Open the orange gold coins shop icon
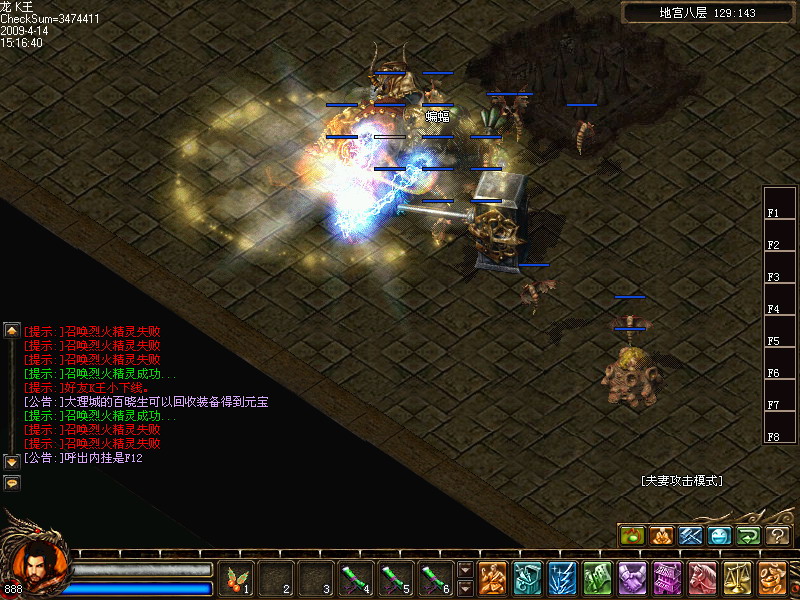Image resolution: width=800 pixels, height=600 pixels. 773,577
